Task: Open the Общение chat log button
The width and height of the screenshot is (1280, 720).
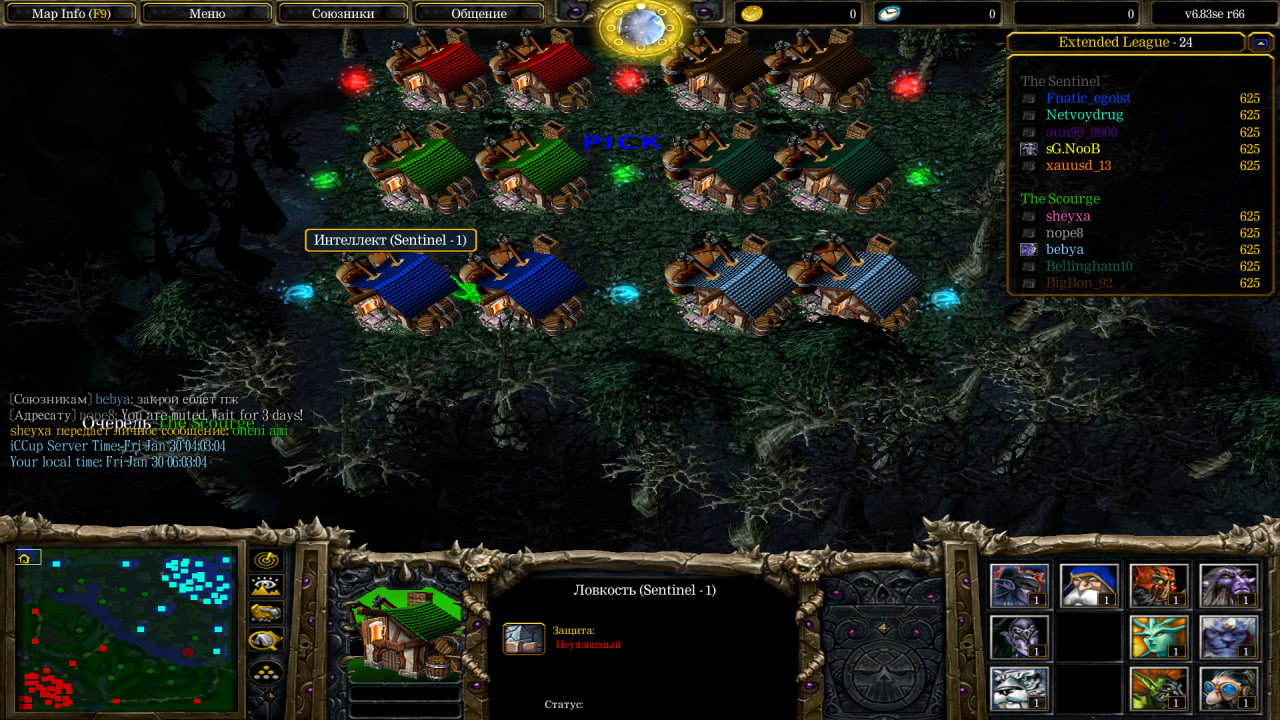Action: pos(478,14)
